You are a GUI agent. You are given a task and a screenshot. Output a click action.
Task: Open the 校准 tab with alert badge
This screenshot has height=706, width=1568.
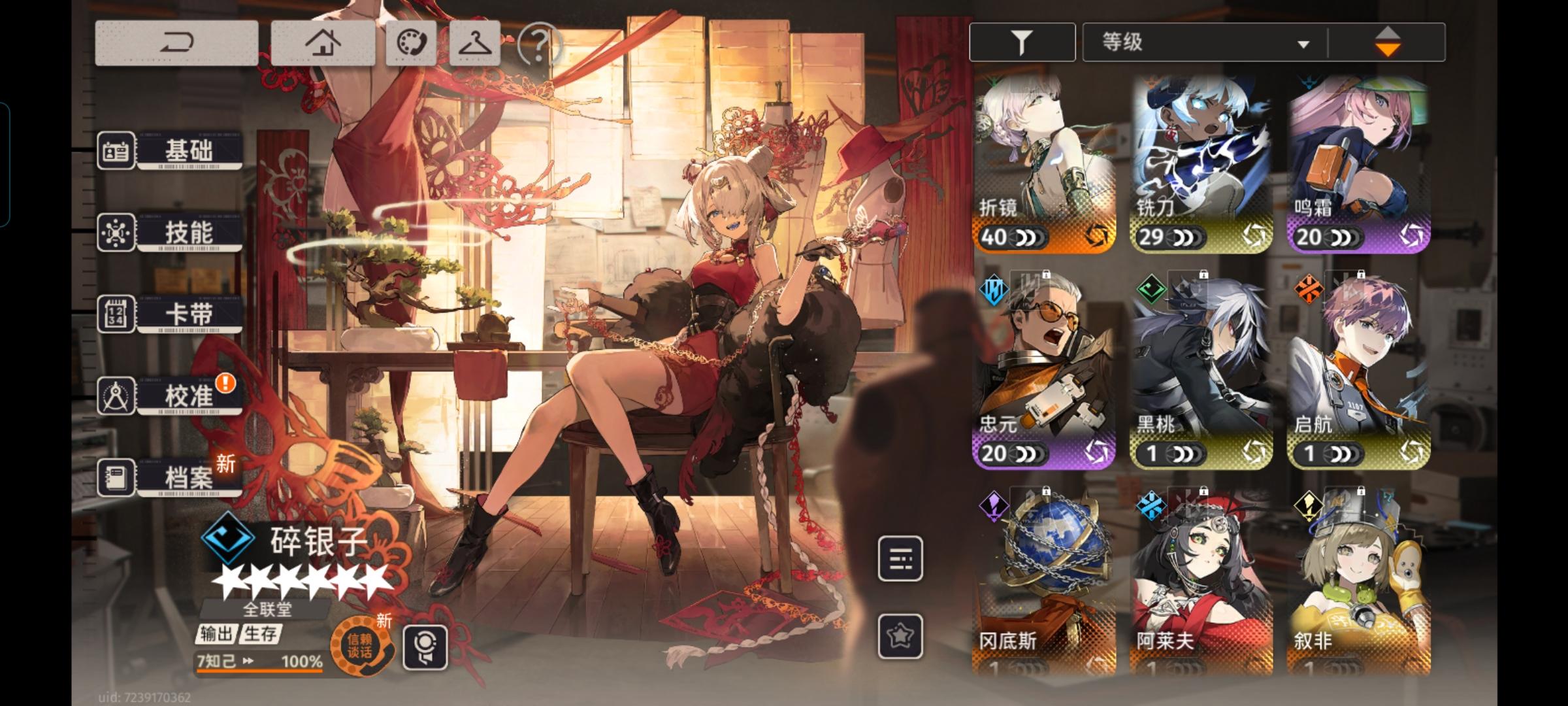pyautogui.click(x=189, y=394)
